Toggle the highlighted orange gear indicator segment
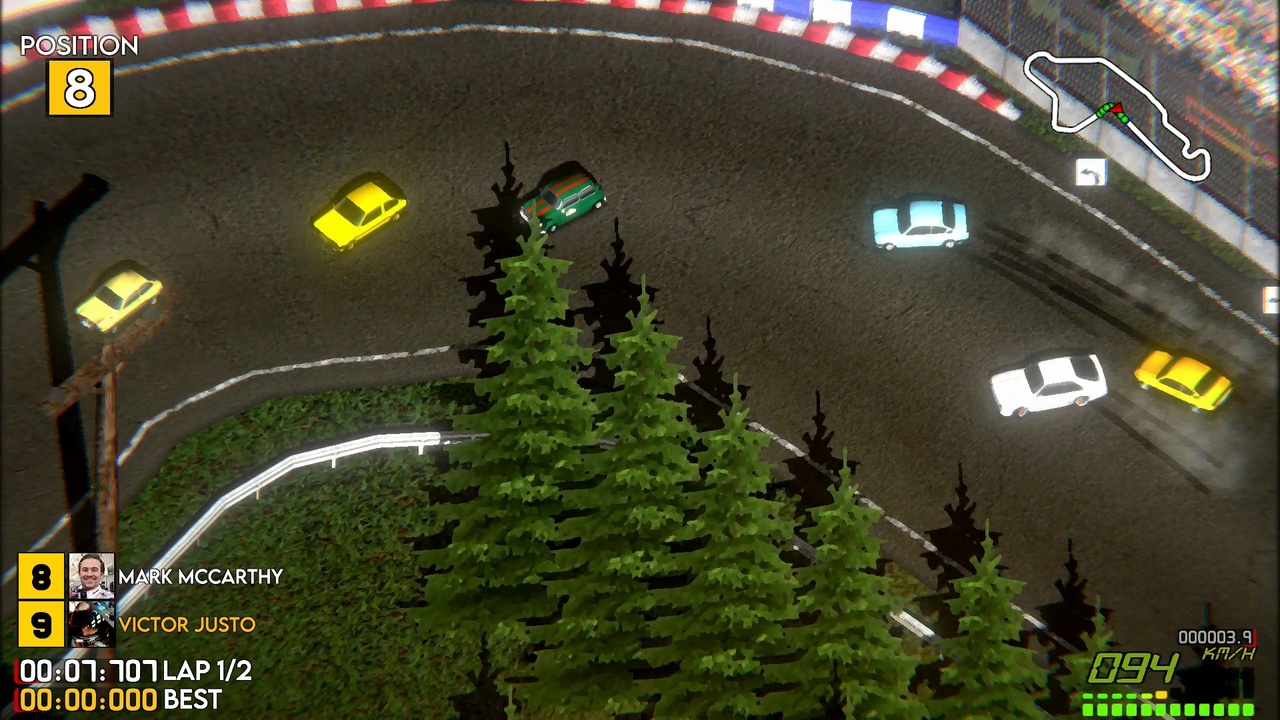 click(x=1161, y=695)
